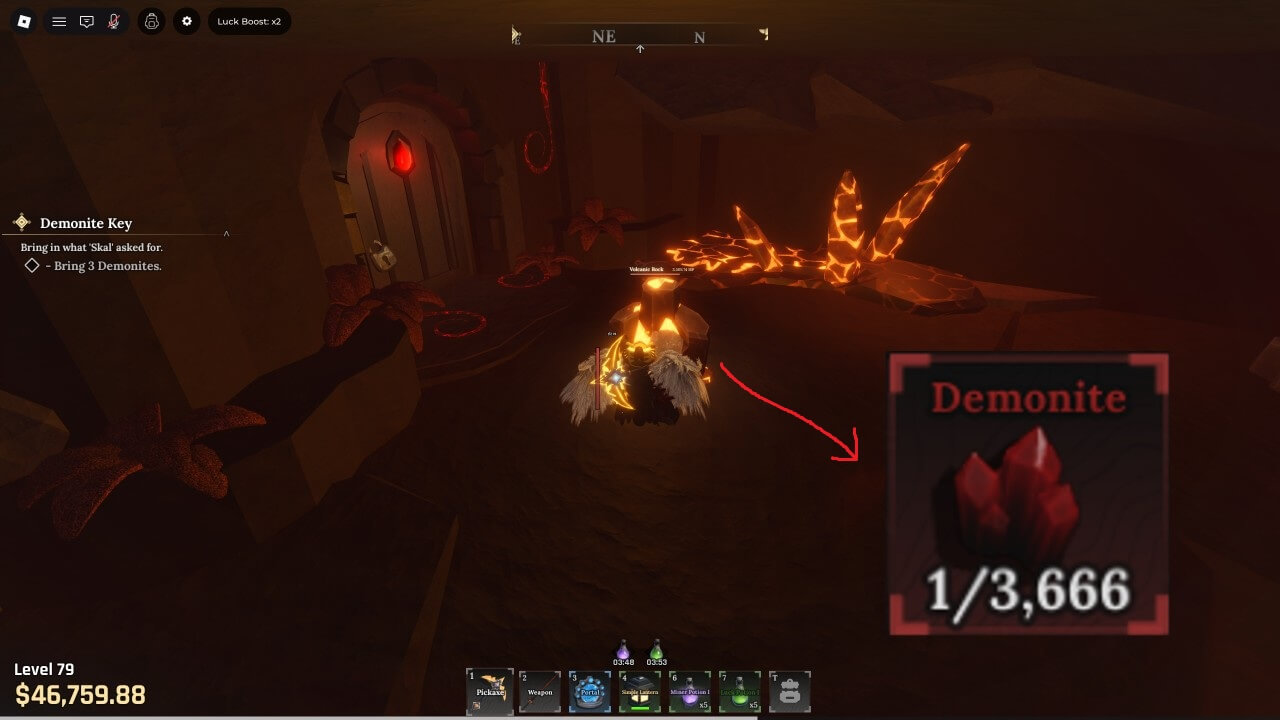This screenshot has width=1280, height=720.
Task: Open the three-line hamburger menu
Action: [59, 21]
